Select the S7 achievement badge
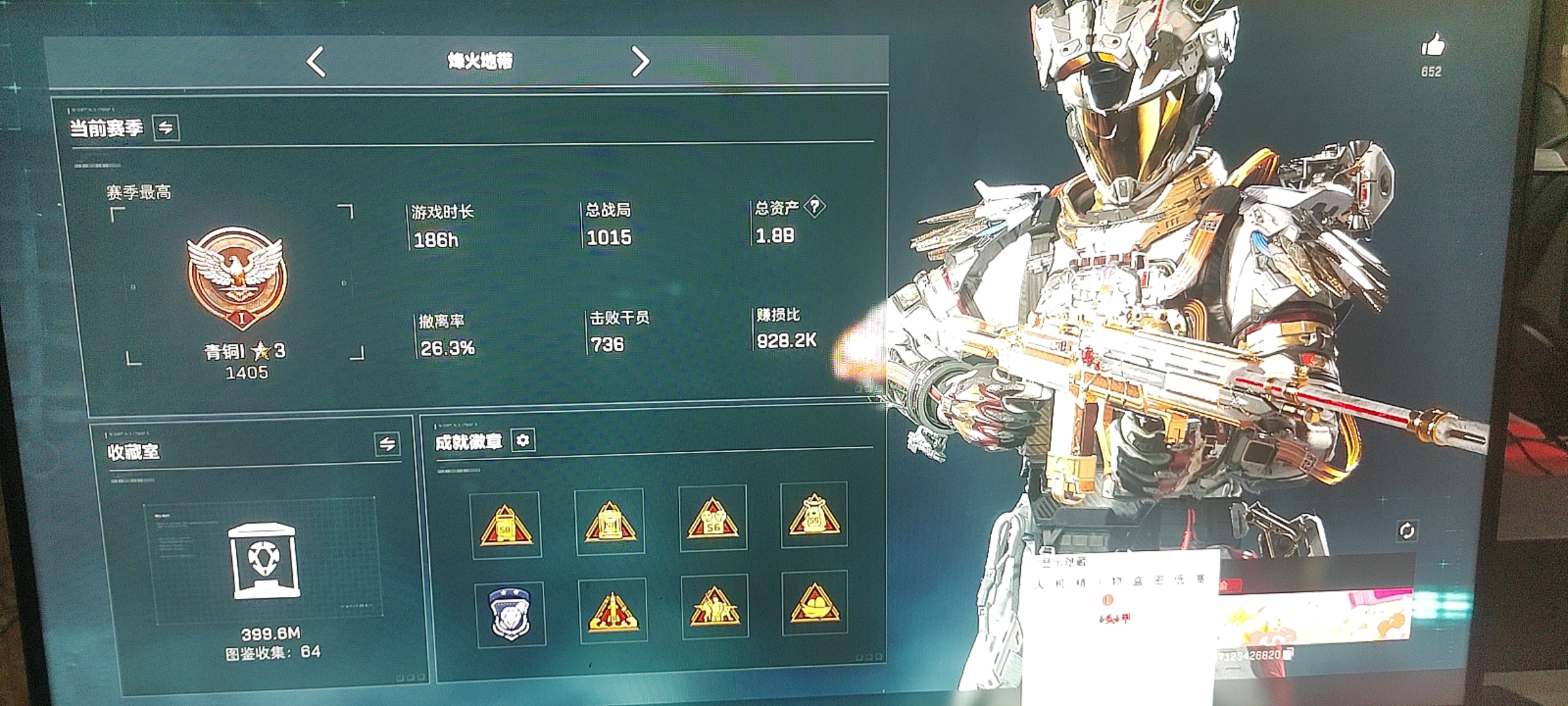 tap(609, 522)
